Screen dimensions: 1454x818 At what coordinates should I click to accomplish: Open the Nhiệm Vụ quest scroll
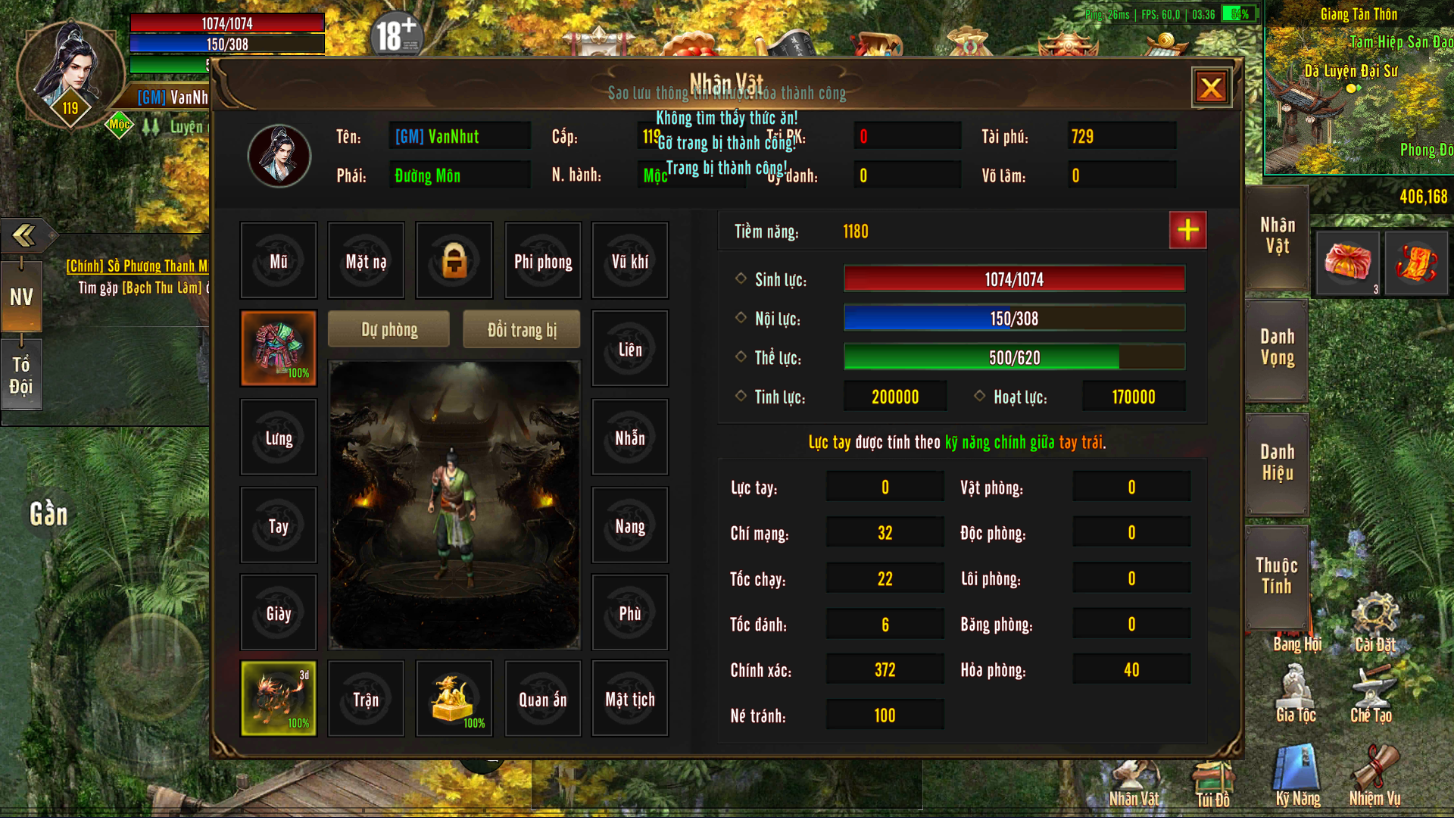1375,775
